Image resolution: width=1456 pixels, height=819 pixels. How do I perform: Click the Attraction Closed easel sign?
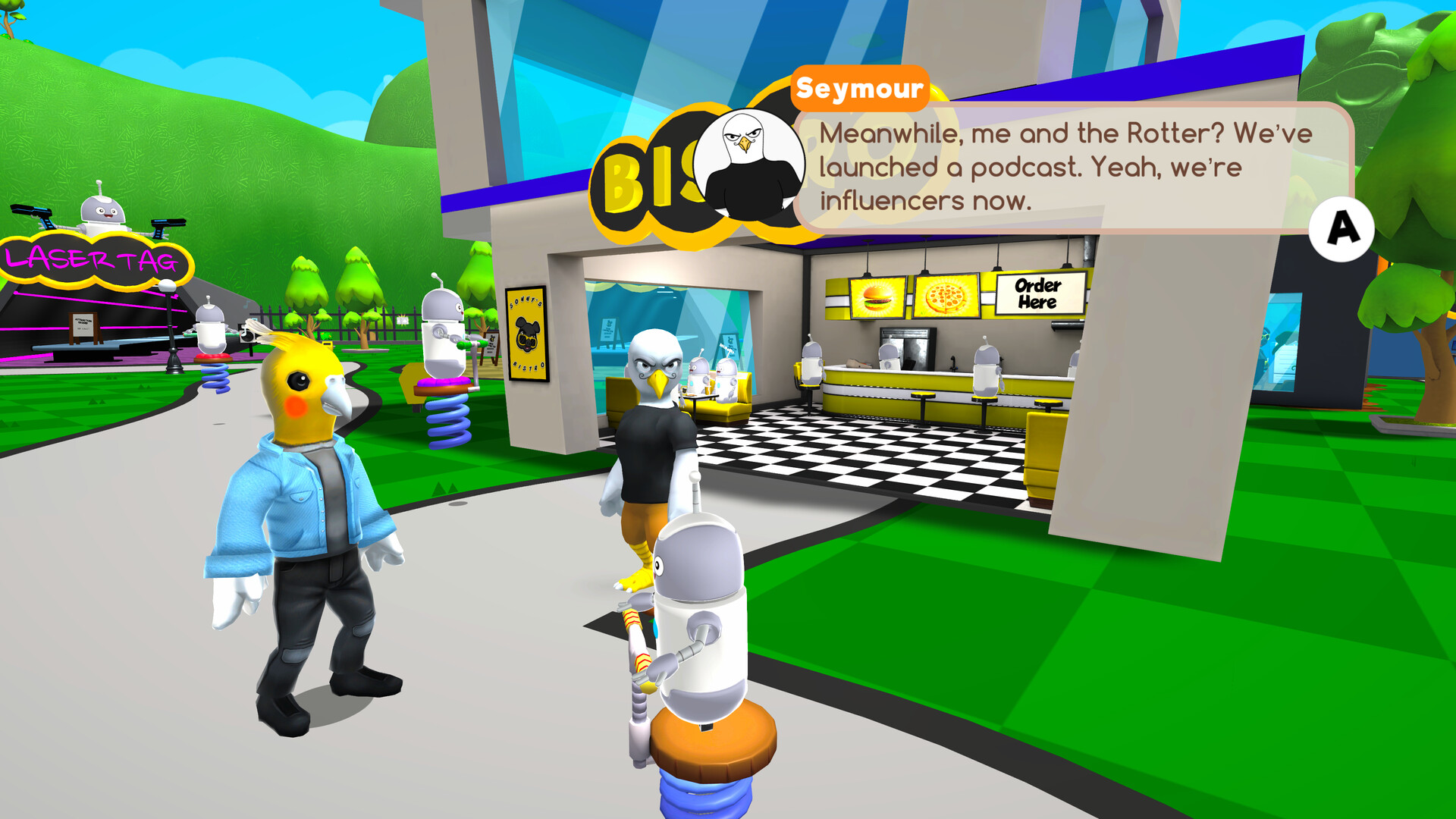pos(83,325)
